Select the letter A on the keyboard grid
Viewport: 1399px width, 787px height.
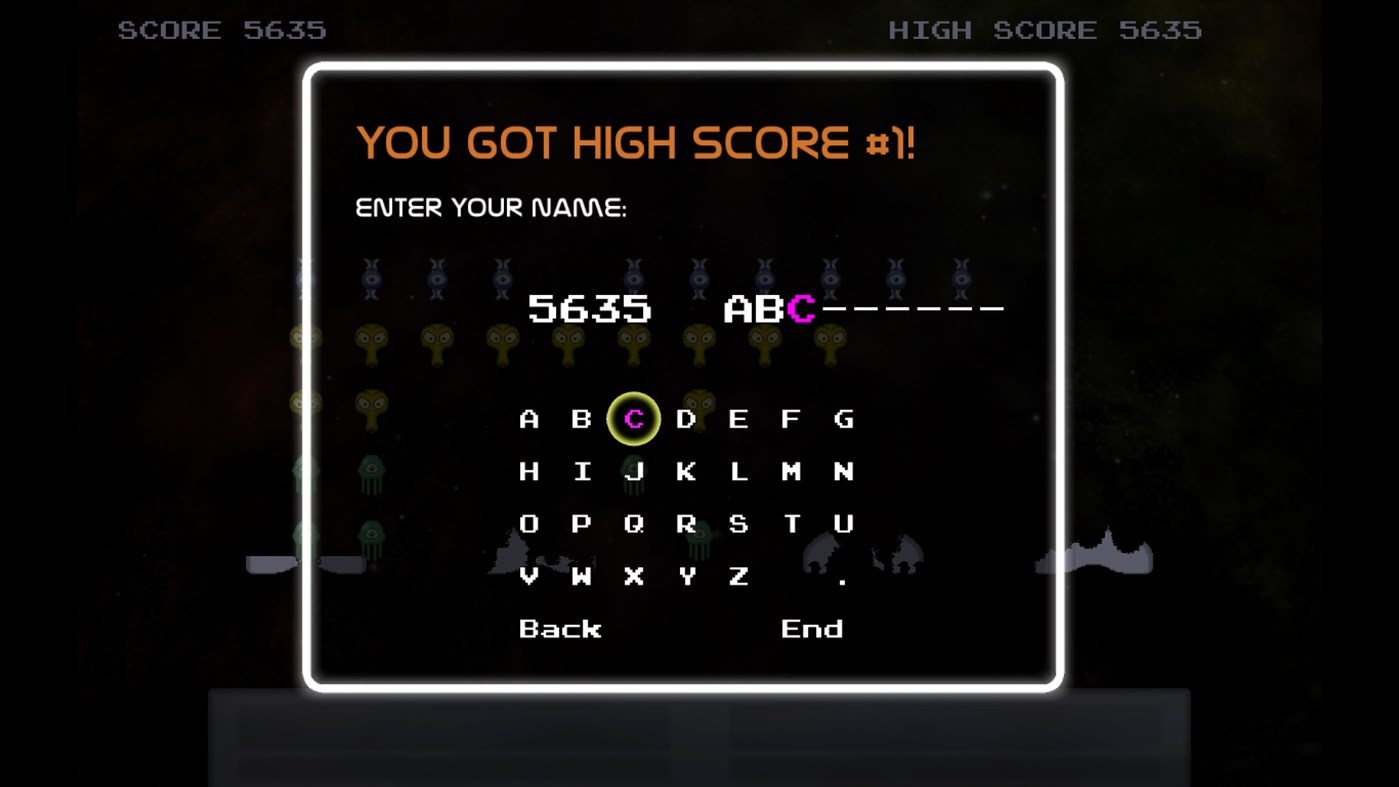tap(528, 419)
